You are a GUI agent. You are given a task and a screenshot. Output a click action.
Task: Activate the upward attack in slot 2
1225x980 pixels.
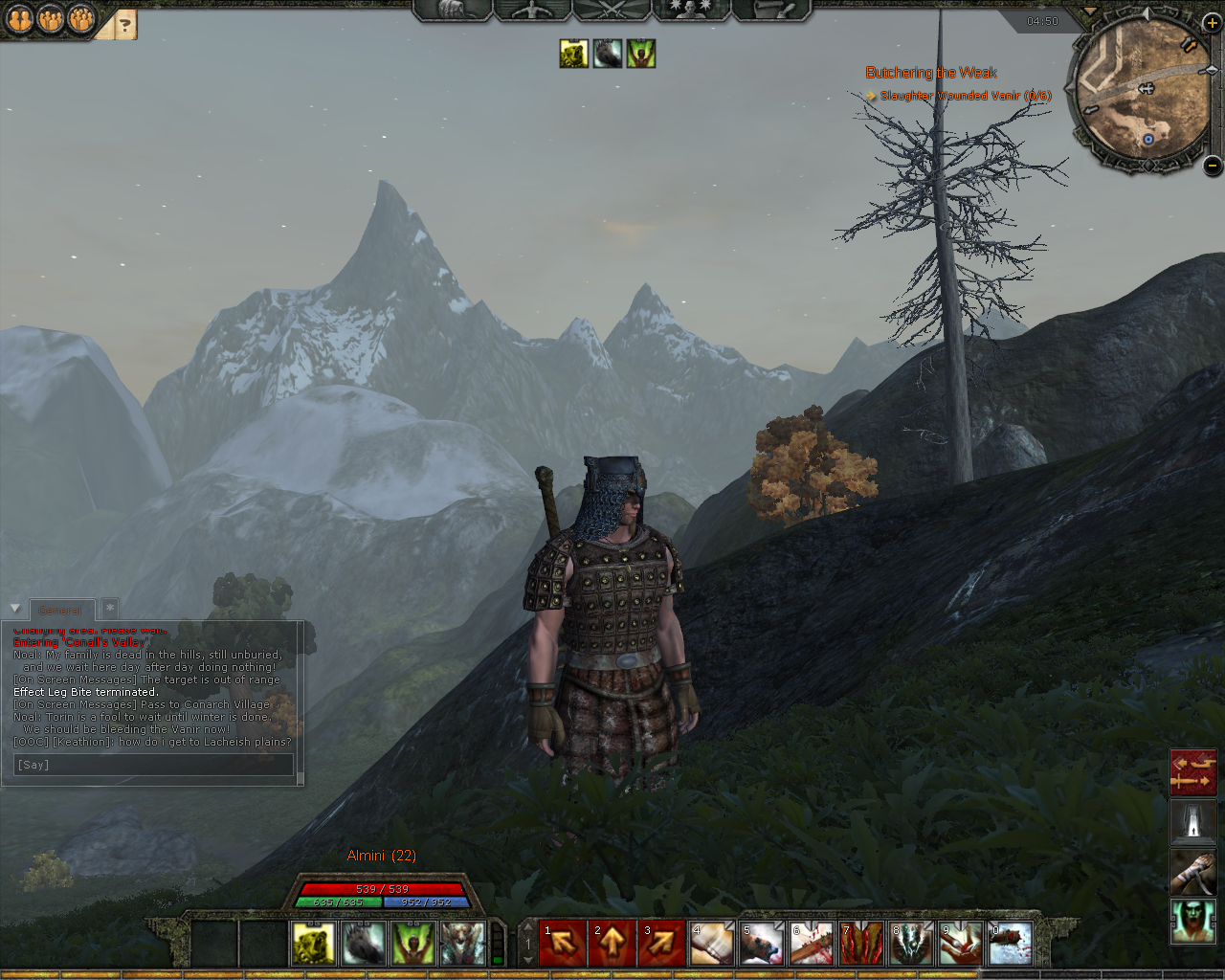[x=612, y=944]
